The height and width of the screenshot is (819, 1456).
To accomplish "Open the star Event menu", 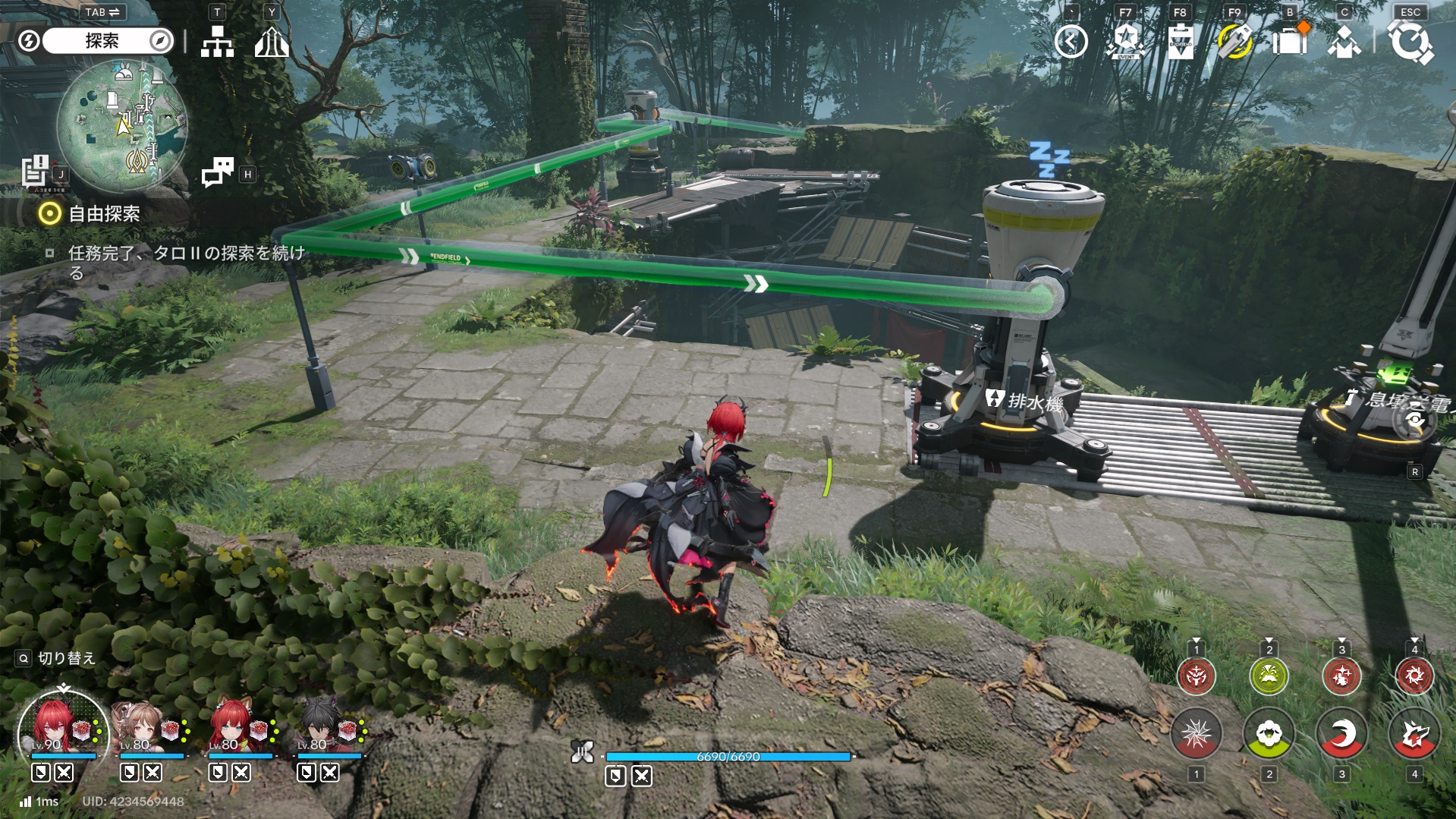I will [x=1126, y=42].
